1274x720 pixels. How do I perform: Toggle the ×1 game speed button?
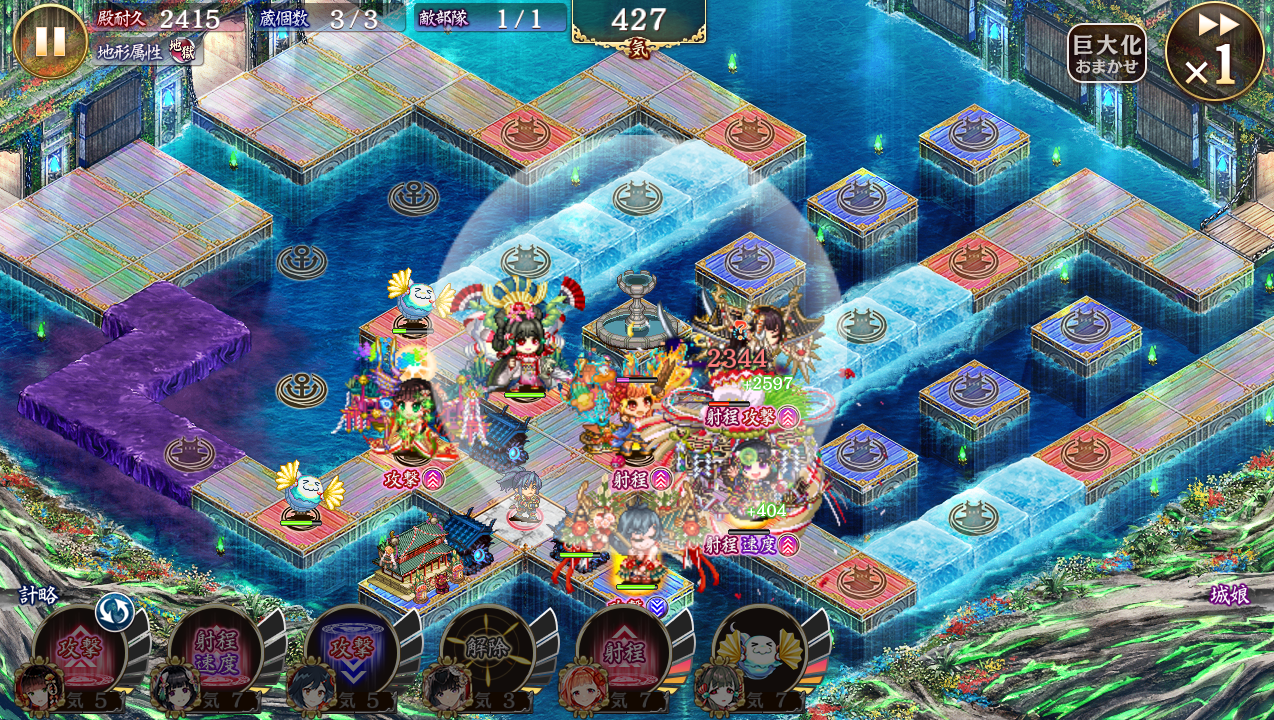coord(1214,52)
